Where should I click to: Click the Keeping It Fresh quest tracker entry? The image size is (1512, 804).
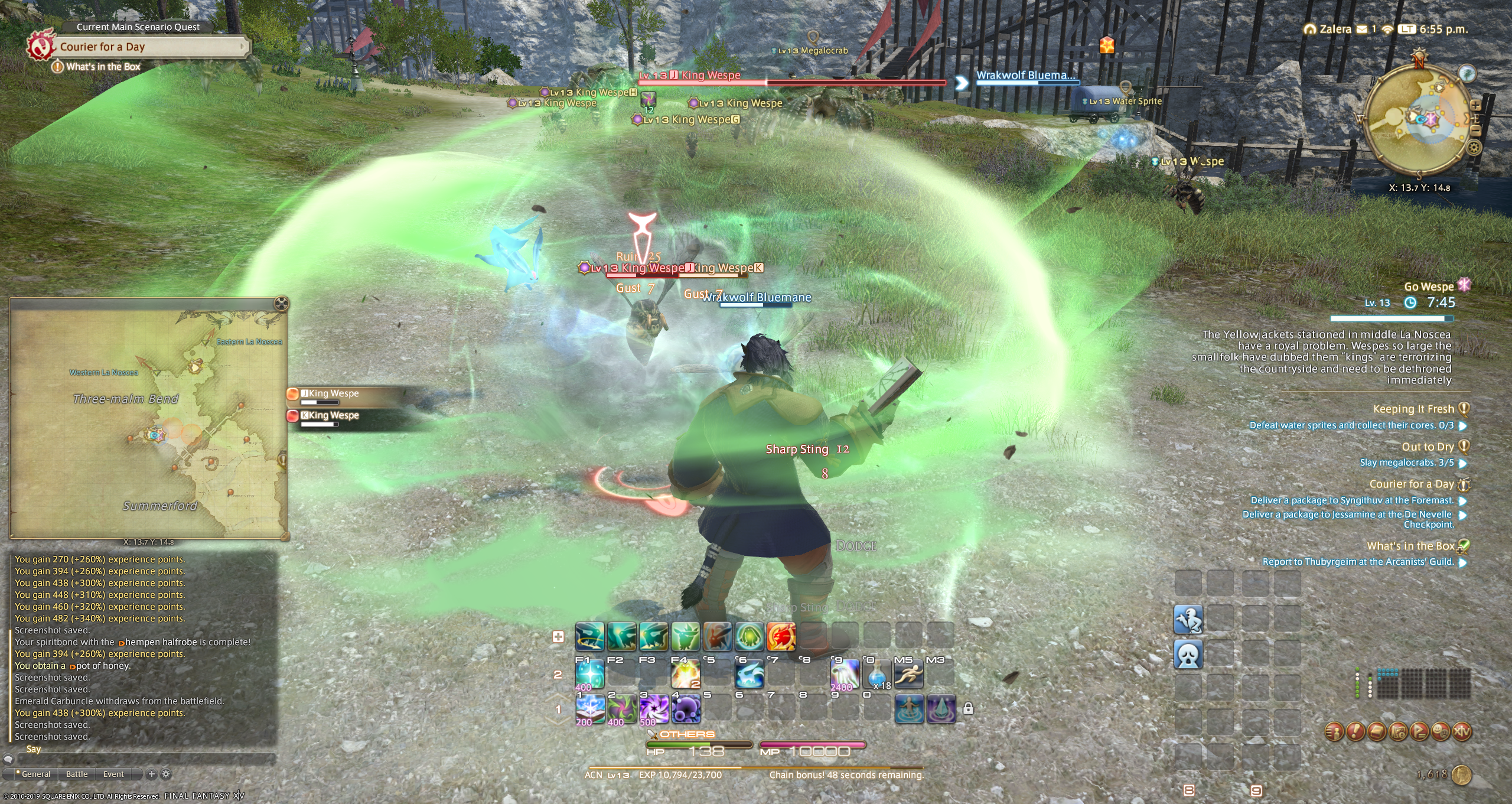click(1413, 409)
